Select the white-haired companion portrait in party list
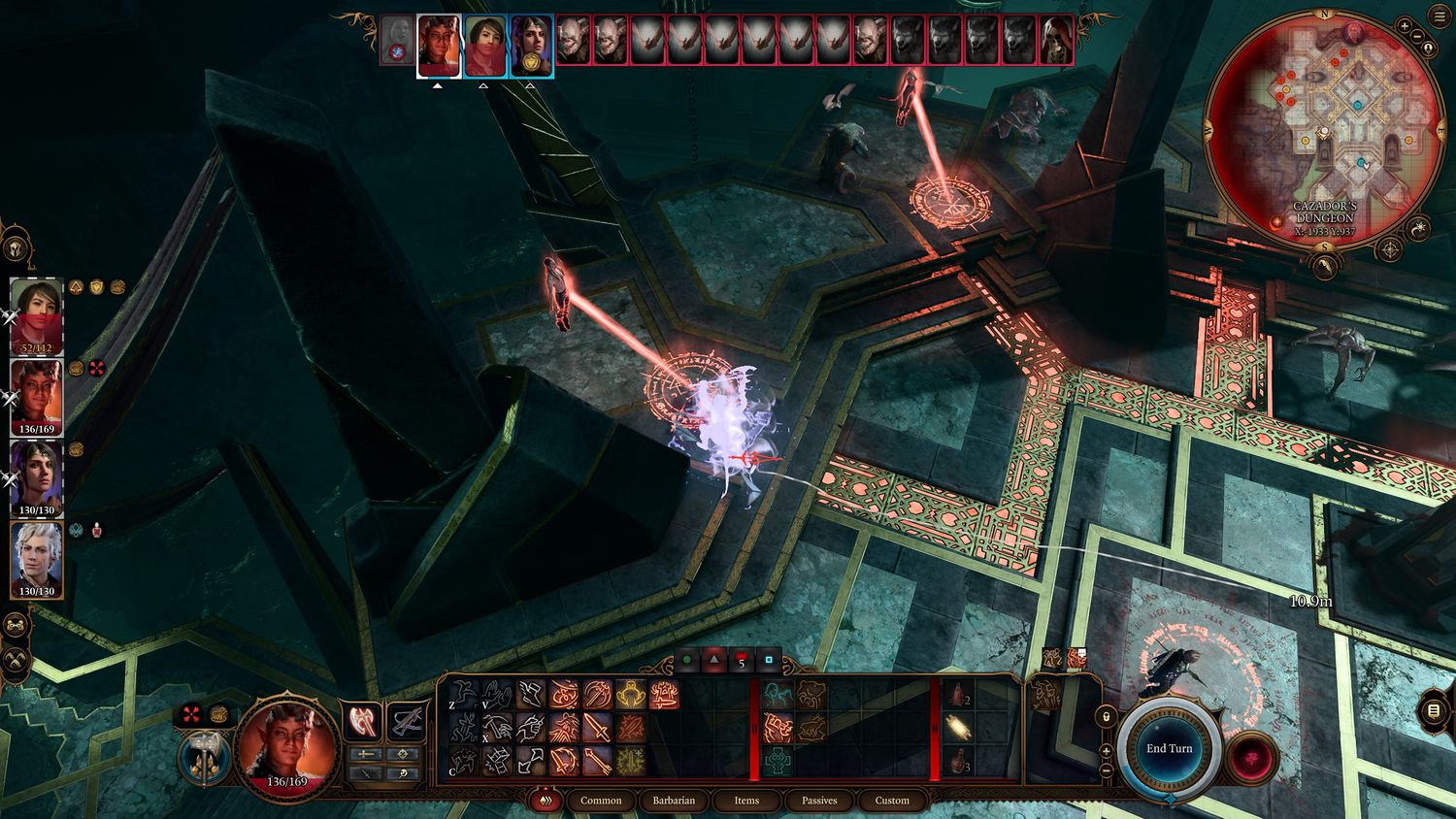 [x=37, y=559]
